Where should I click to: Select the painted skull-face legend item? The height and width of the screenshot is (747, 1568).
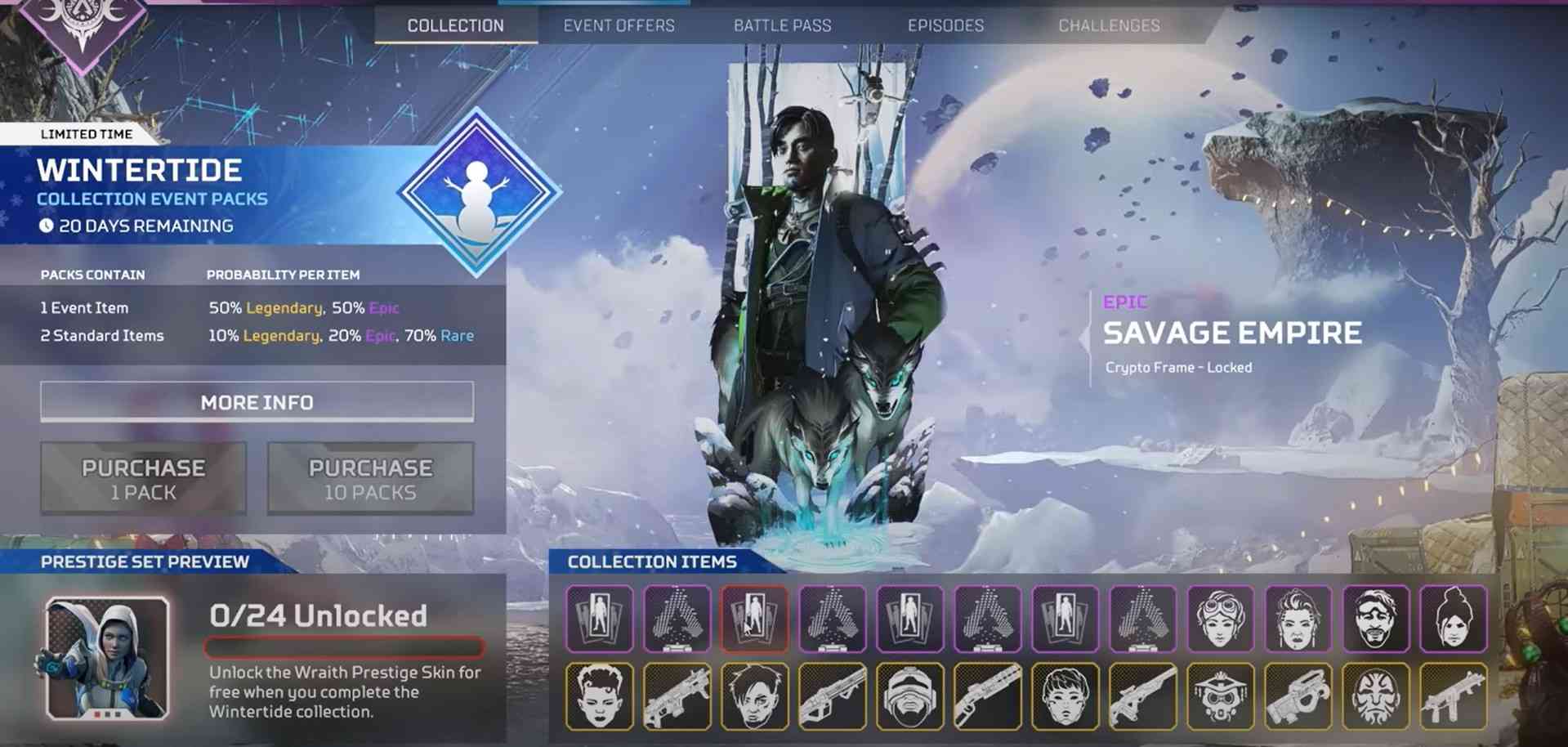coord(1375,696)
